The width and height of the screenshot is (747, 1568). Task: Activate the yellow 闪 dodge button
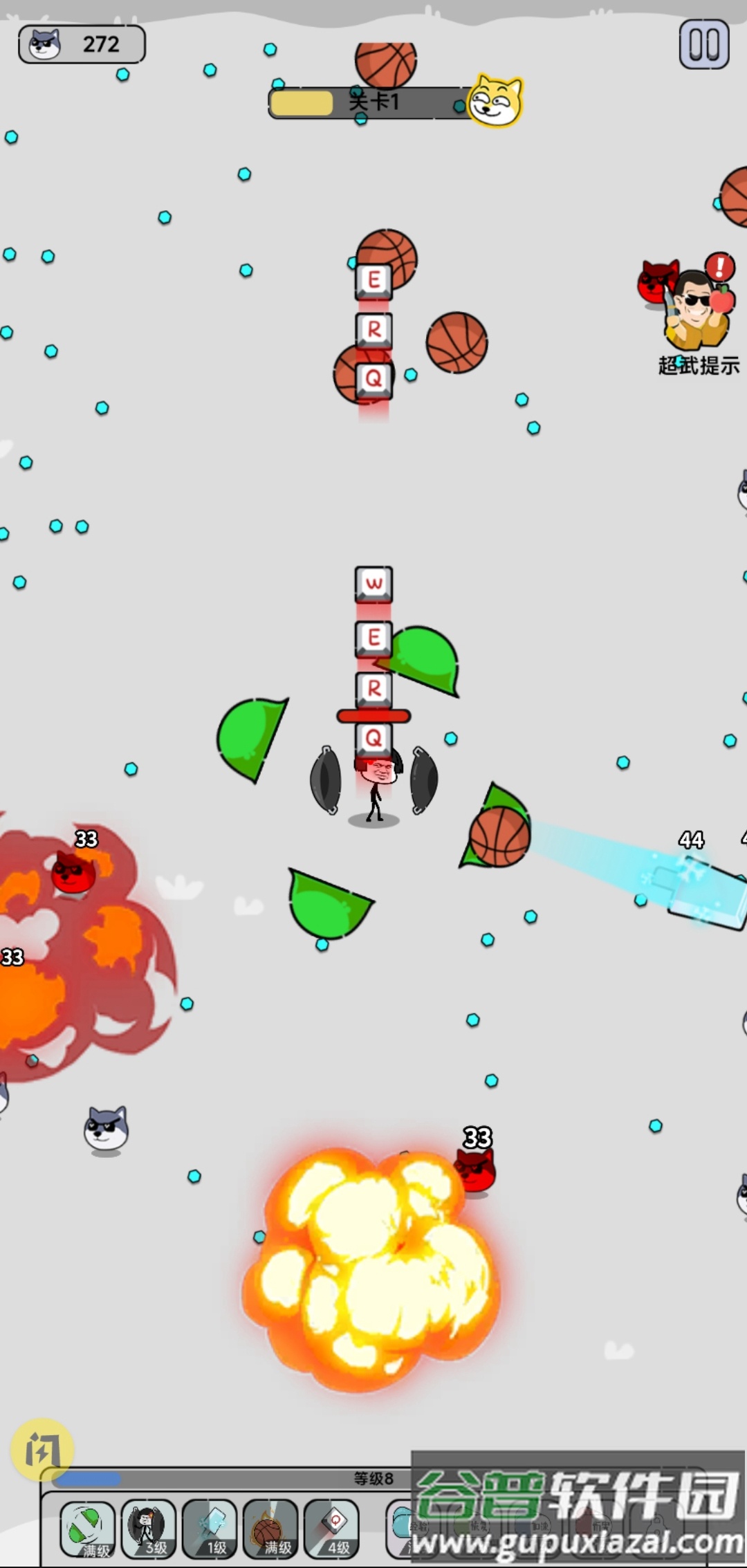[x=42, y=1449]
